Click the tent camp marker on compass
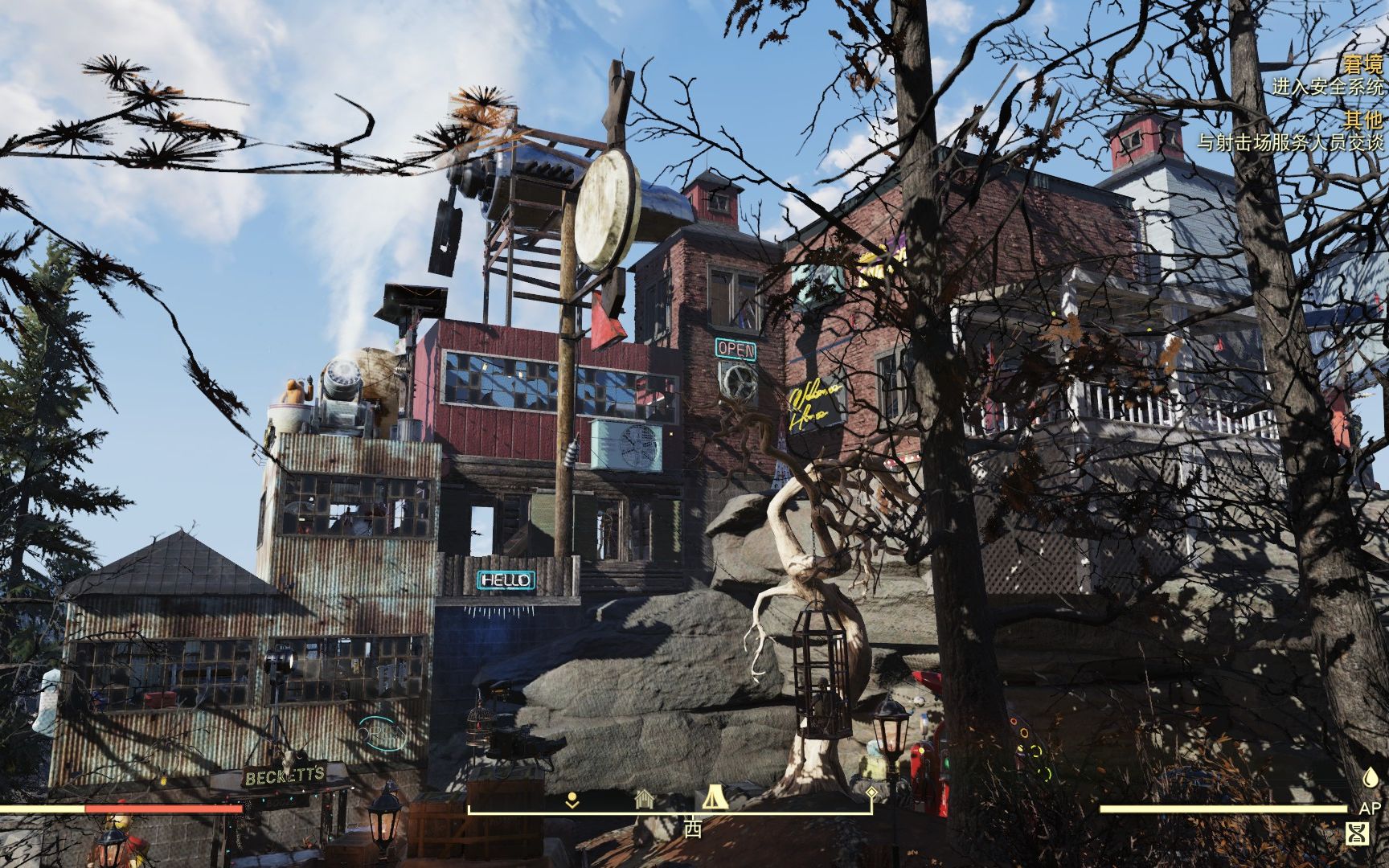This screenshot has height=868, width=1389. click(714, 797)
